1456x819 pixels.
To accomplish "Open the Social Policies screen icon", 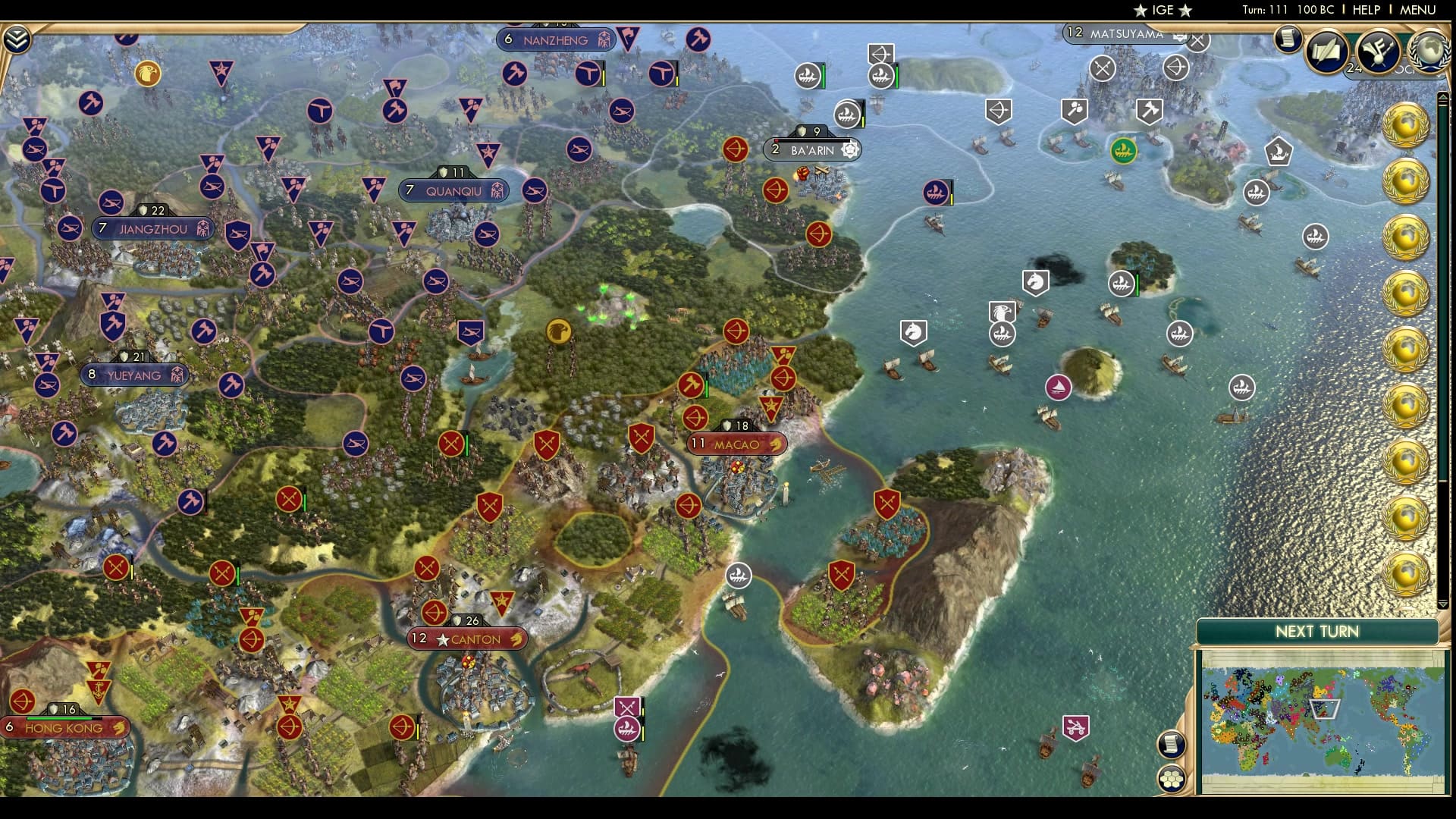I will click(x=1326, y=49).
